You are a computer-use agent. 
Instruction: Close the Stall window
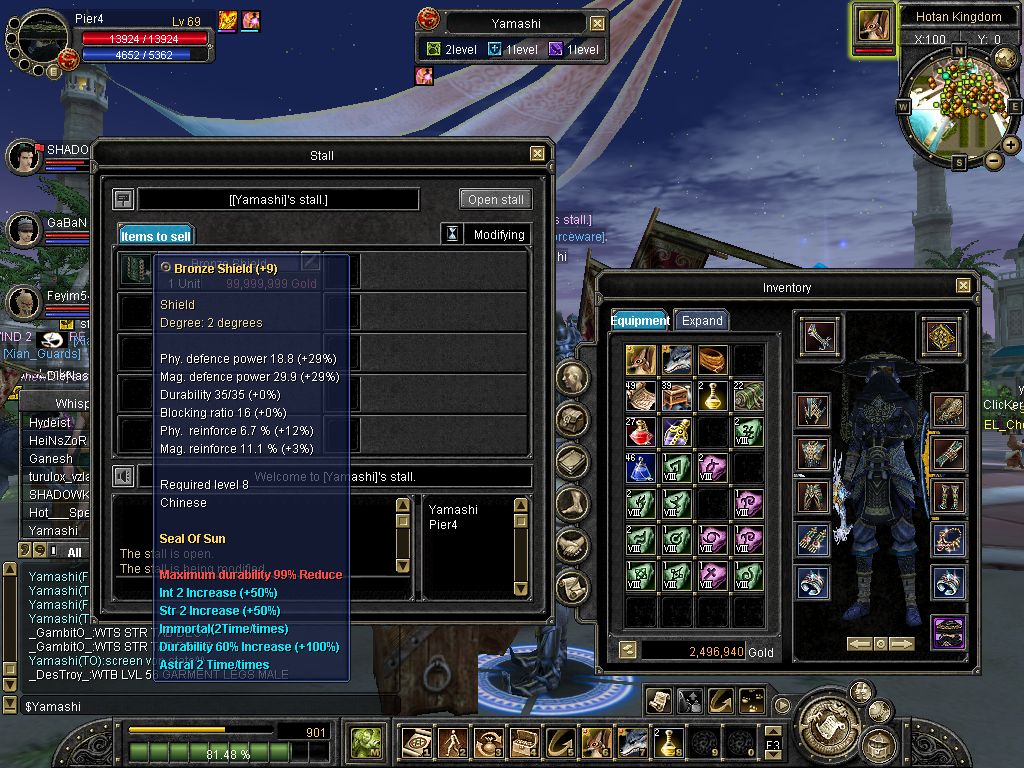(537, 154)
